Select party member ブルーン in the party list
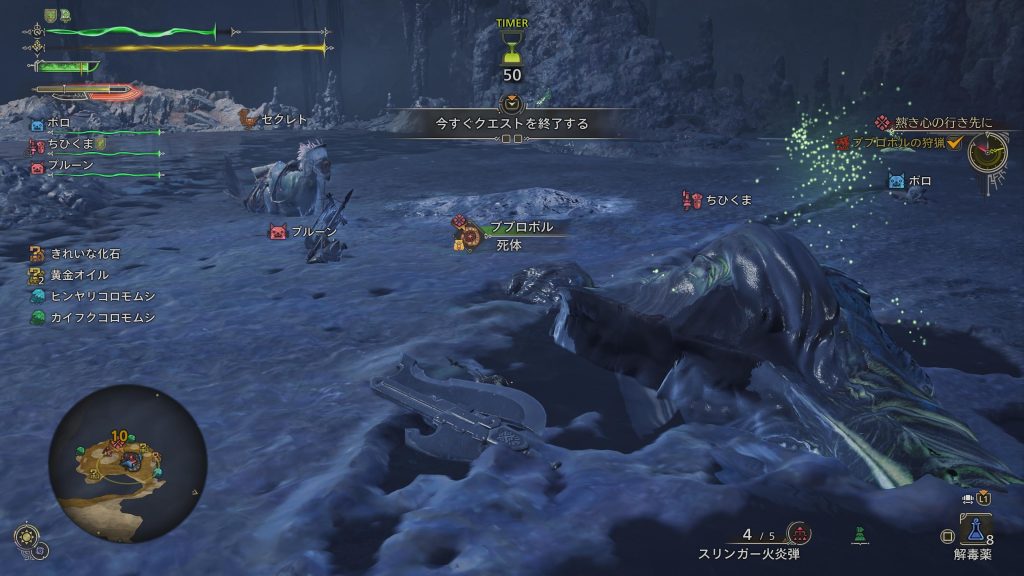 pyautogui.click(x=70, y=166)
